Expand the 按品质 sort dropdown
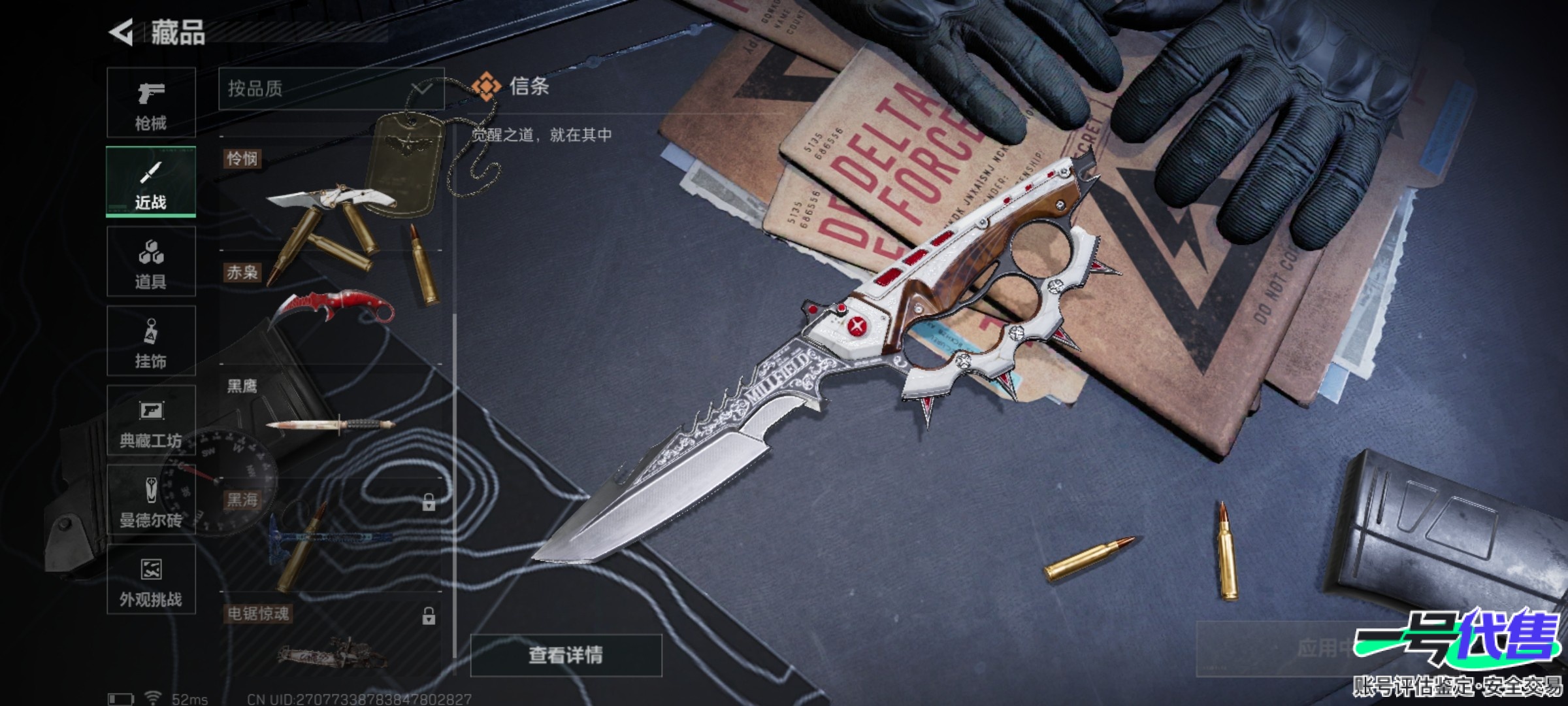Viewport: 1568px width, 706px height. [331, 89]
